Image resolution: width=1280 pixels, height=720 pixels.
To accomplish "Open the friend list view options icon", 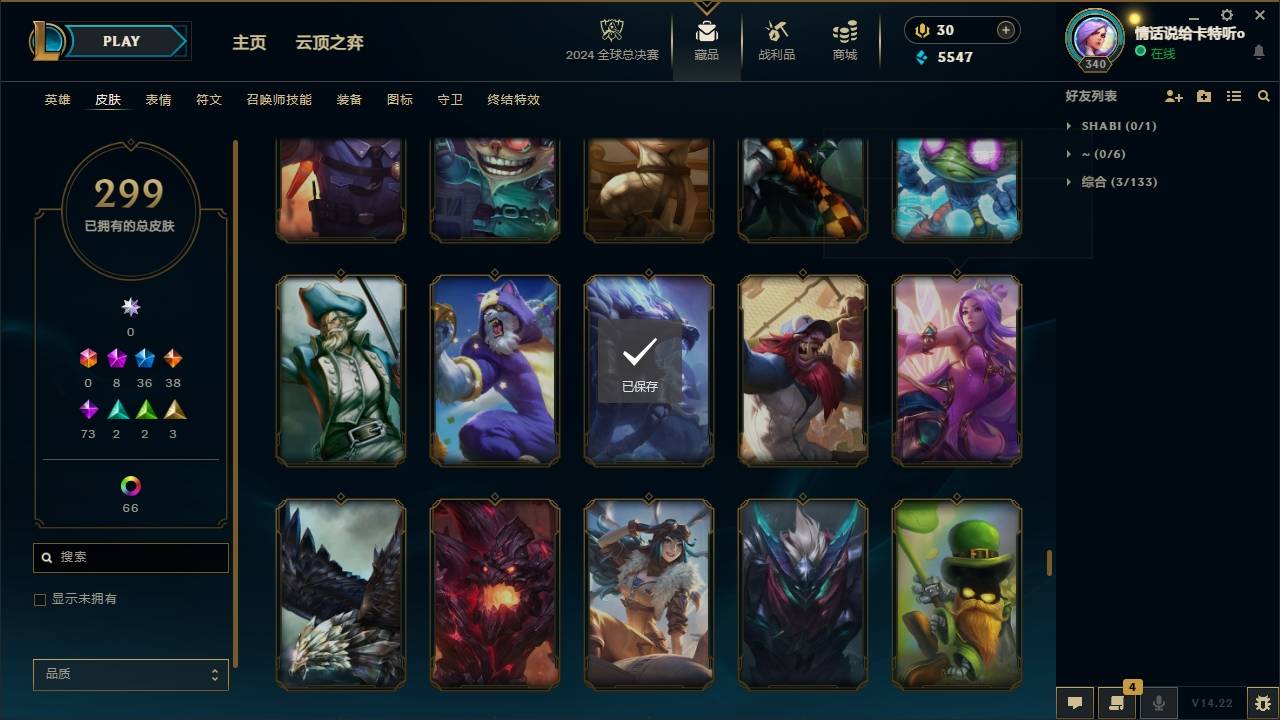I will click(1234, 96).
